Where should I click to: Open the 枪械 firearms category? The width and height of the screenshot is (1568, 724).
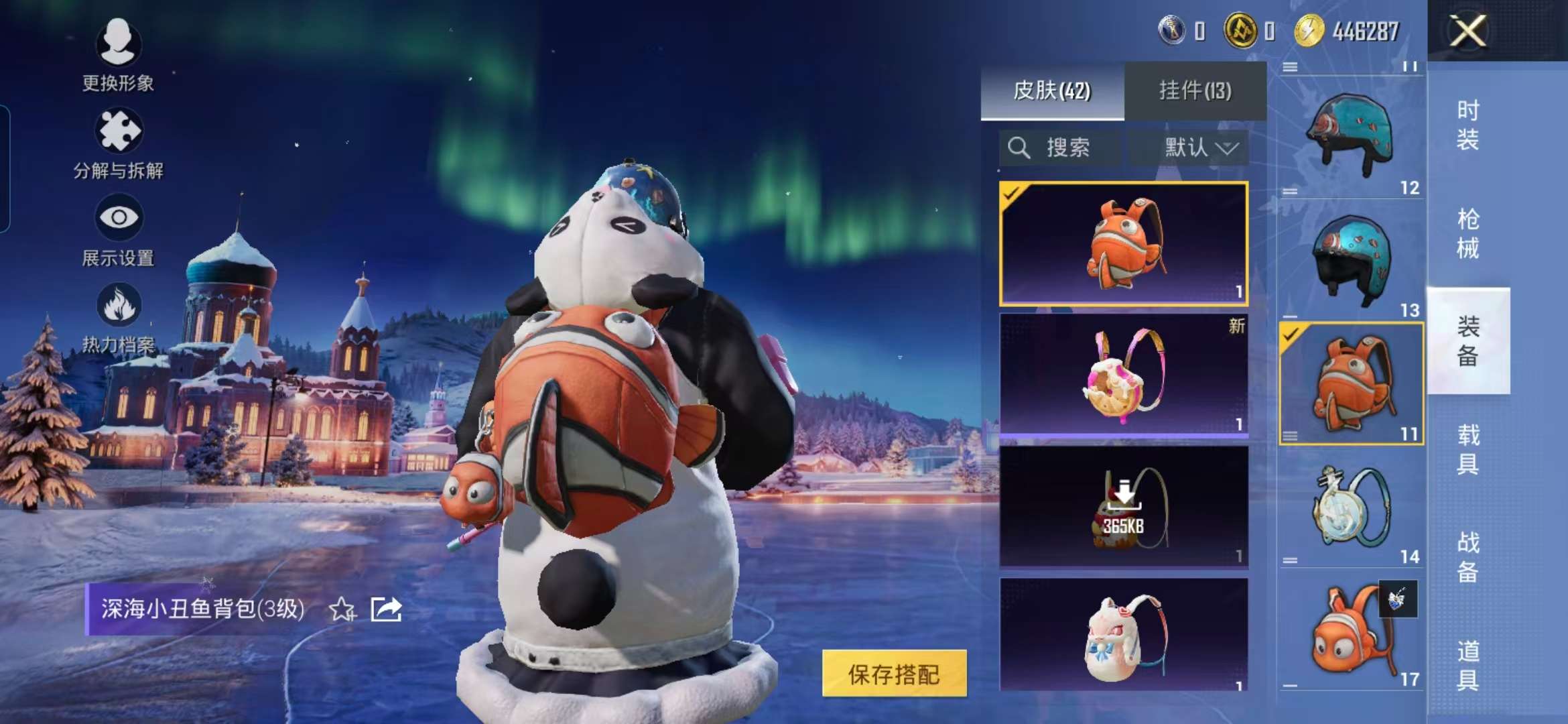coord(1467,234)
